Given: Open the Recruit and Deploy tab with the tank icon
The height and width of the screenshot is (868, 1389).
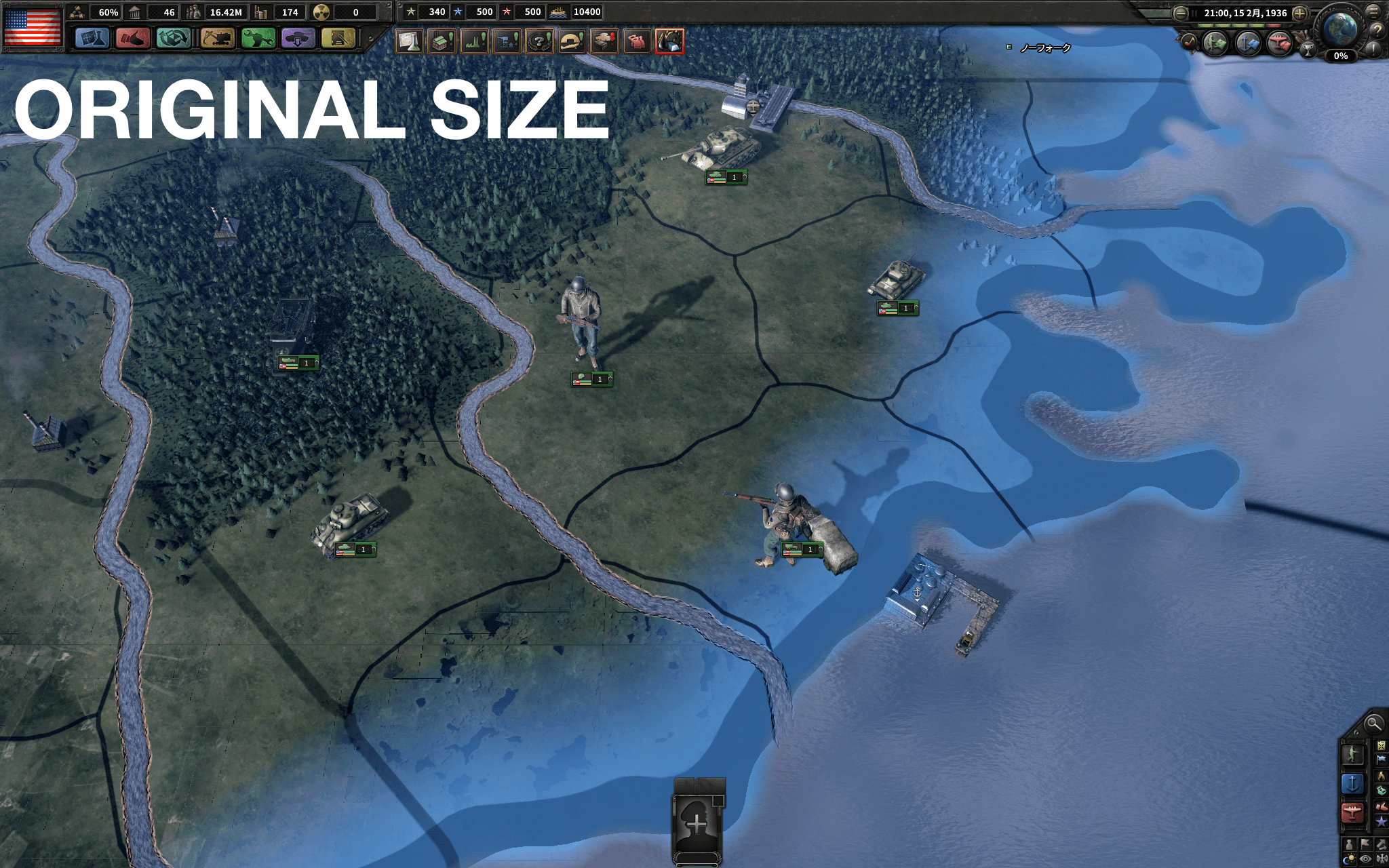Looking at the screenshot, I should click(x=298, y=38).
